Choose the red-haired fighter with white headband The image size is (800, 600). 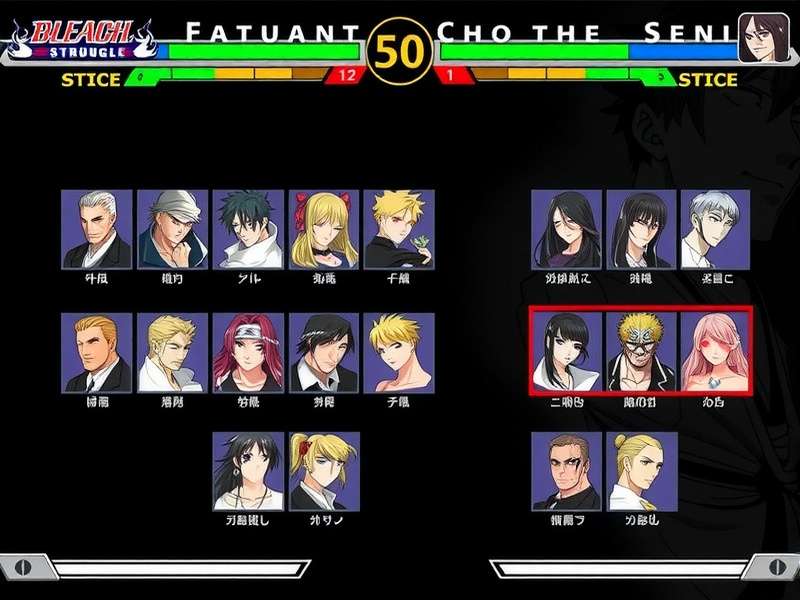tap(248, 352)
